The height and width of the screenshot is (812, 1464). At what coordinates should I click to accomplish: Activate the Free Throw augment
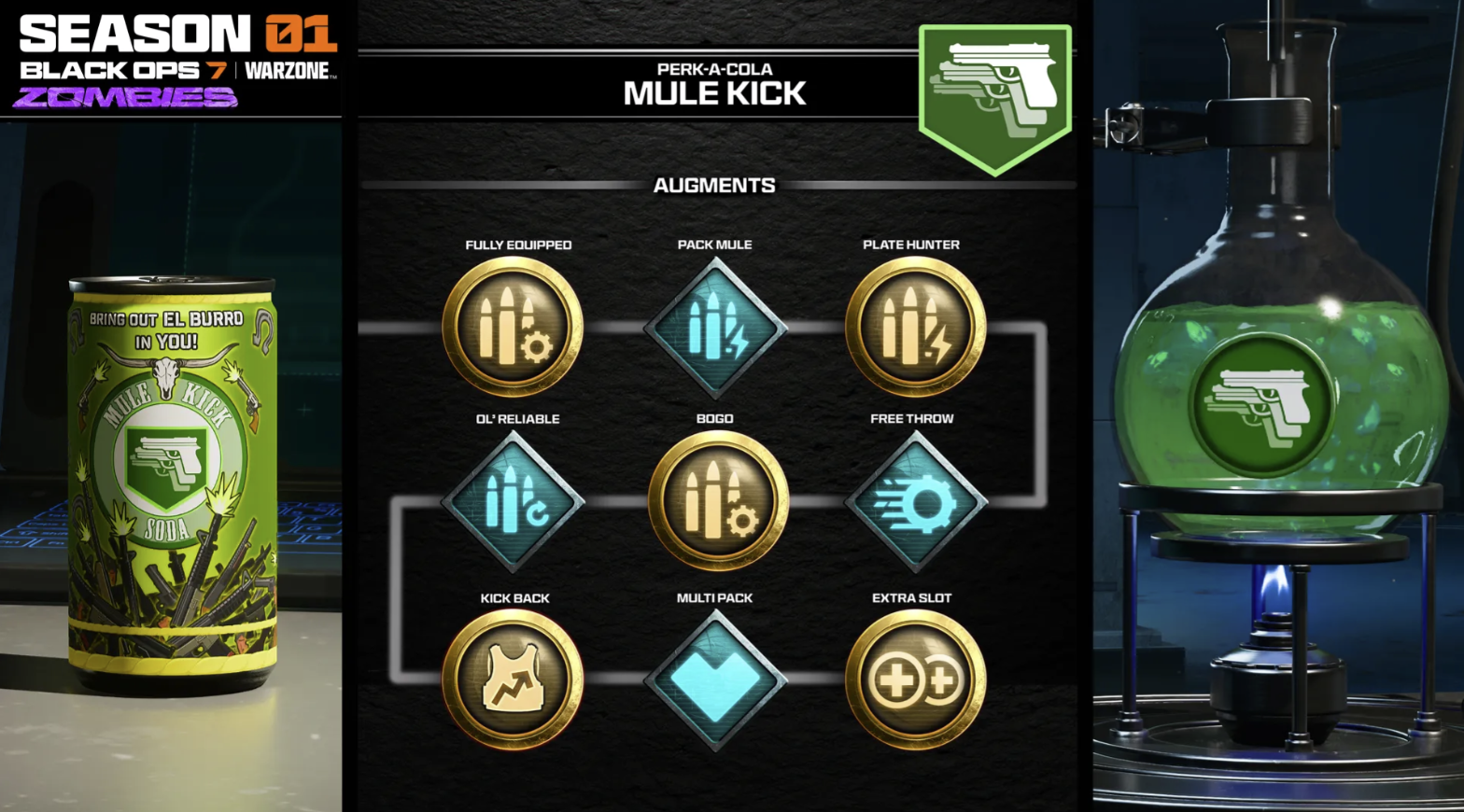[915, 502]
